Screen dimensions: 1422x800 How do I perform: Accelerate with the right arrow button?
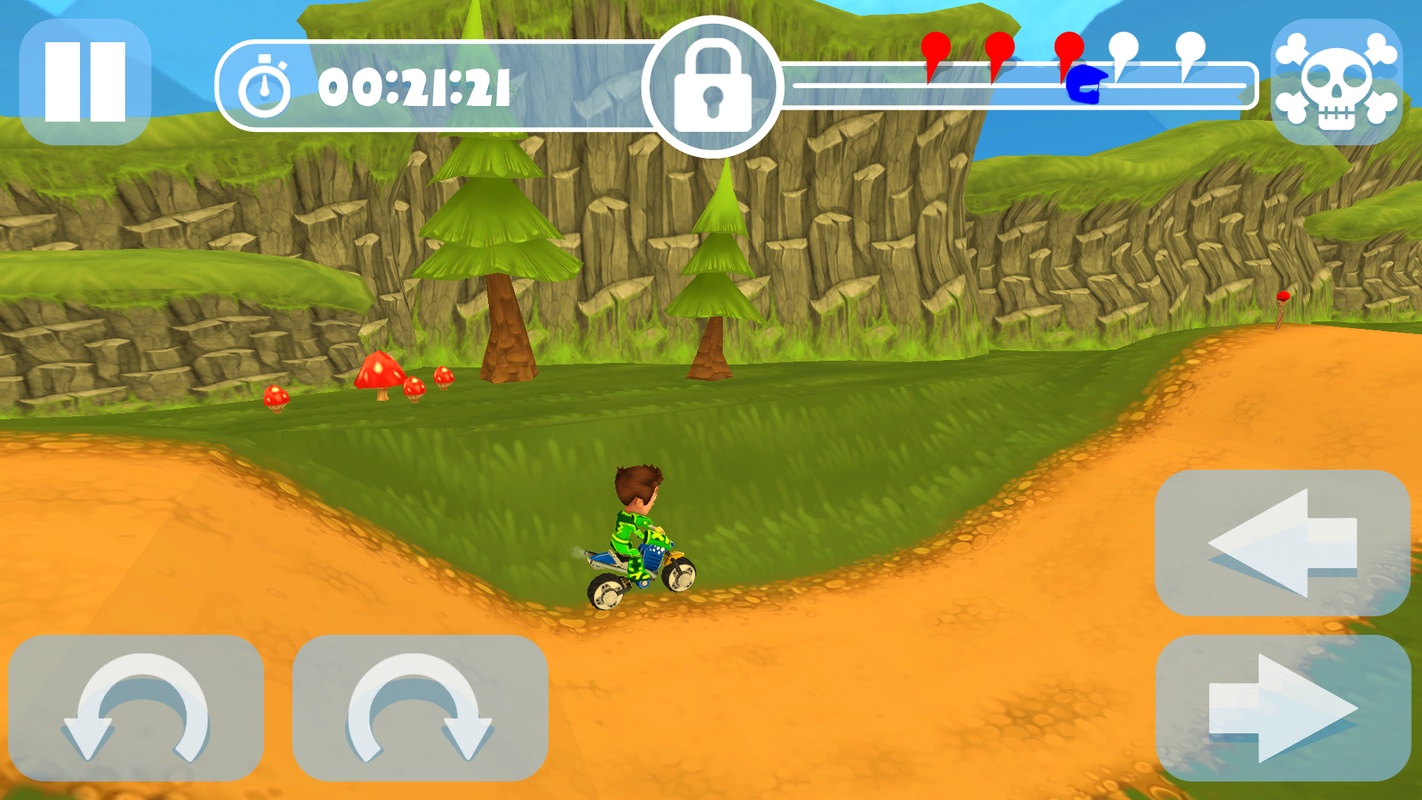pyautogui.click(x=1282, y=707)
